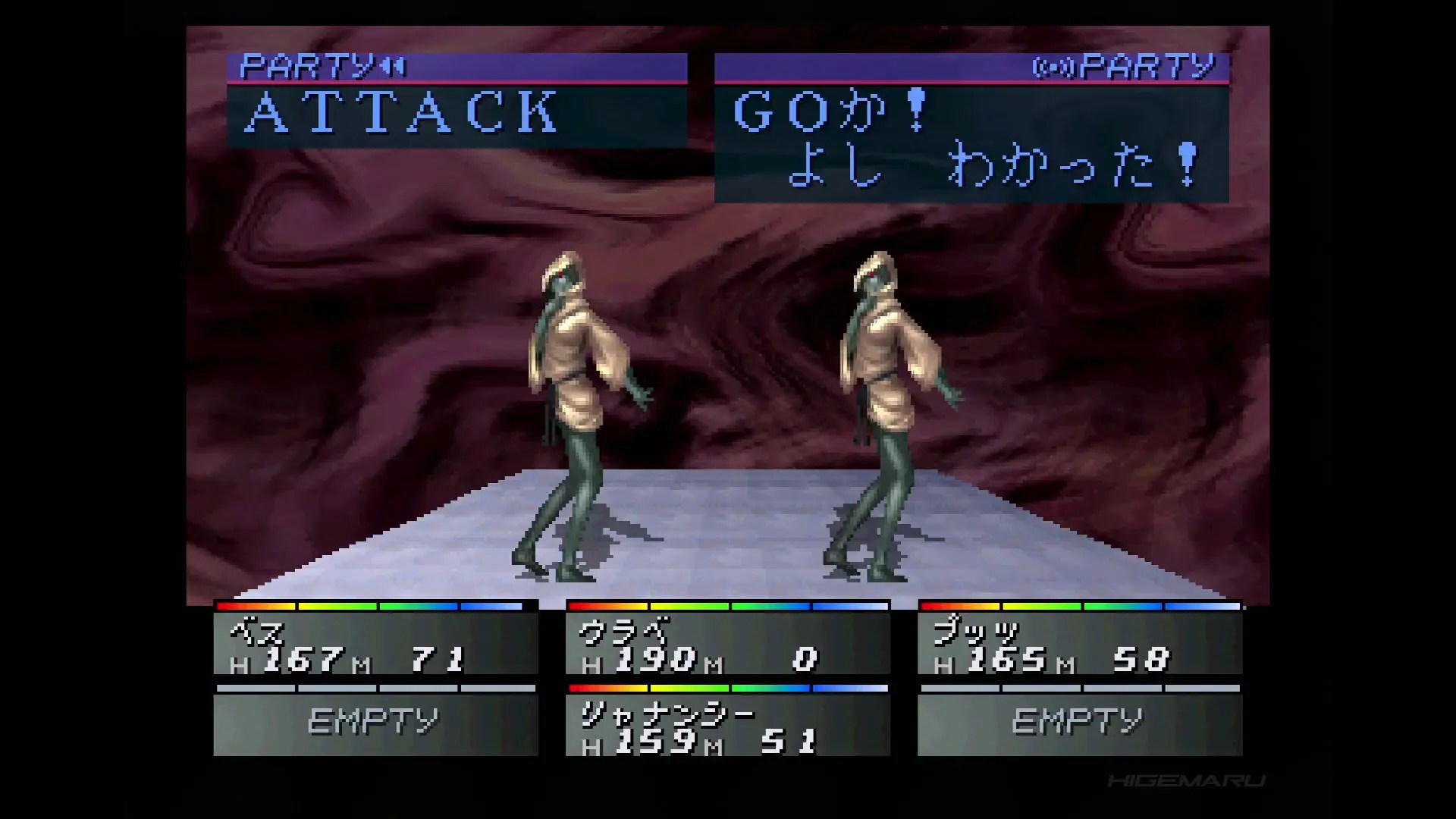Open the right PARTY menu header

pos(971,67)
